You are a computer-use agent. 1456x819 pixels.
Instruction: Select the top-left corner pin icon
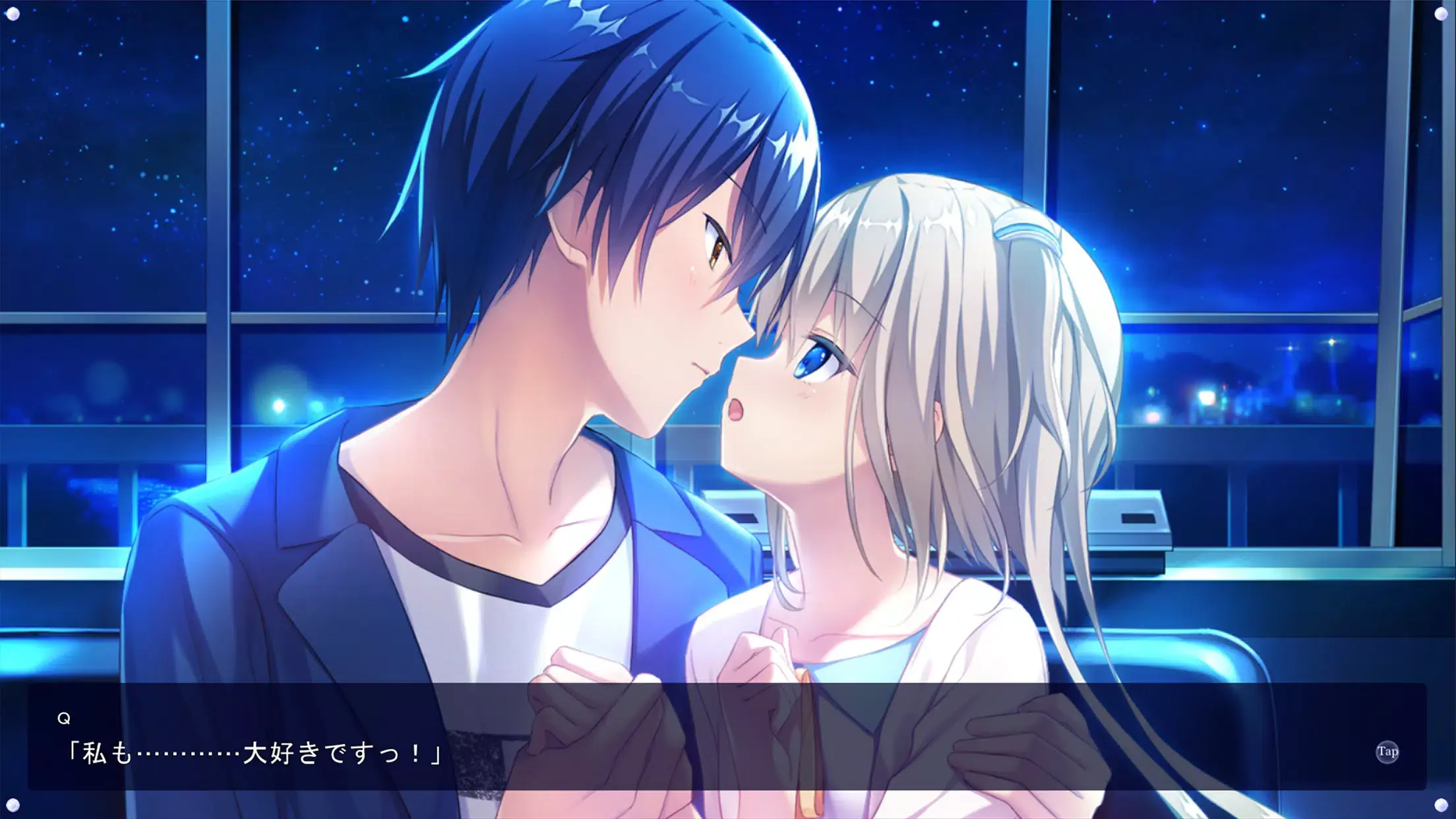tap(15, 15)
